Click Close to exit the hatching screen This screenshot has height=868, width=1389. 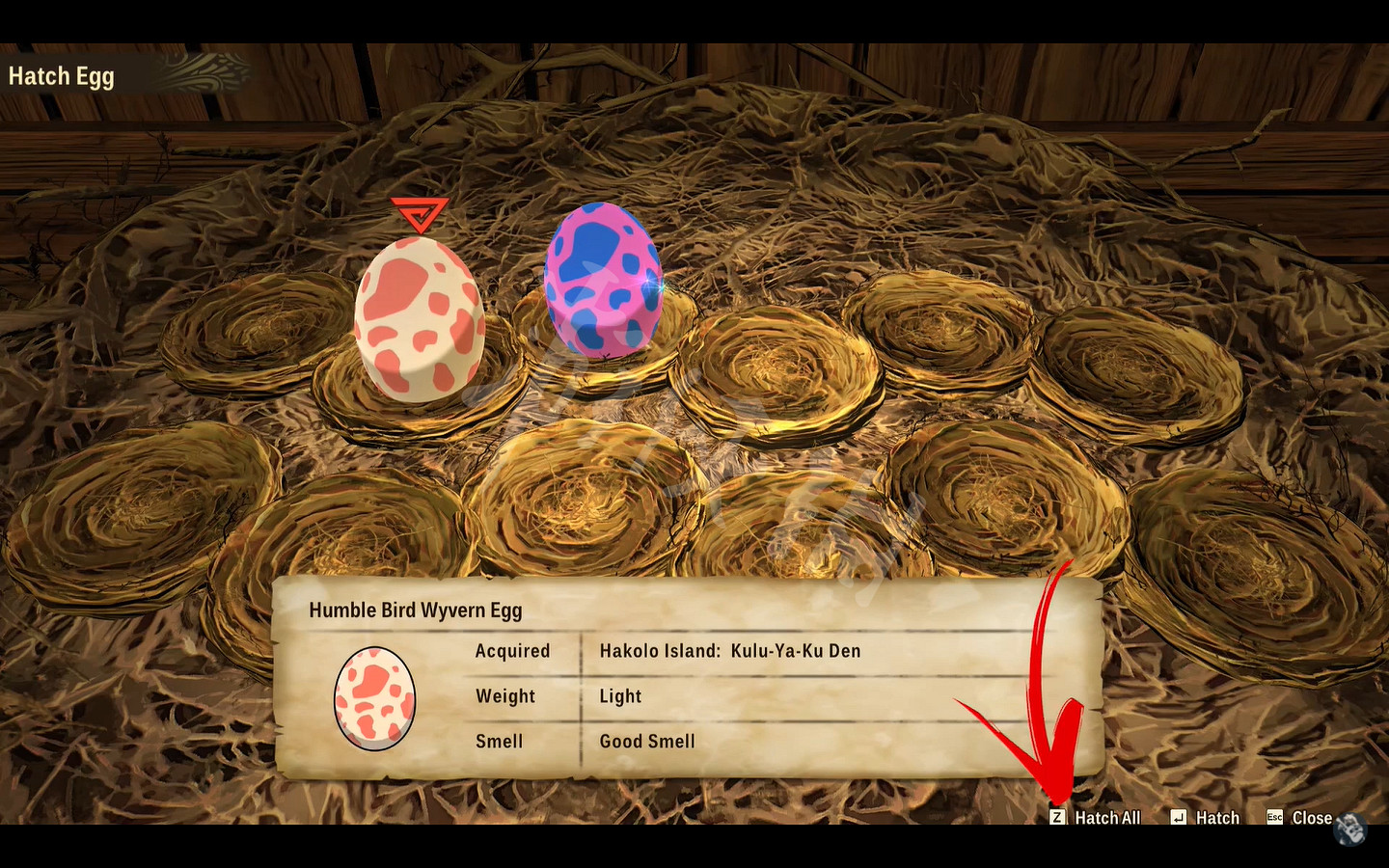tap(1312, 817)
